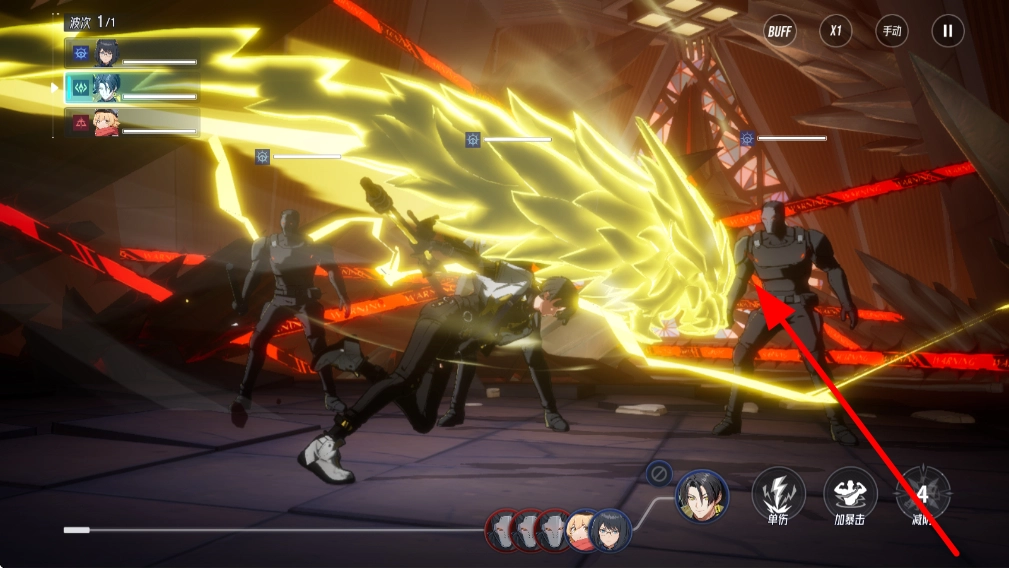1009x568 pixels.
Task: Pause the battle
Action: [947, 31]
